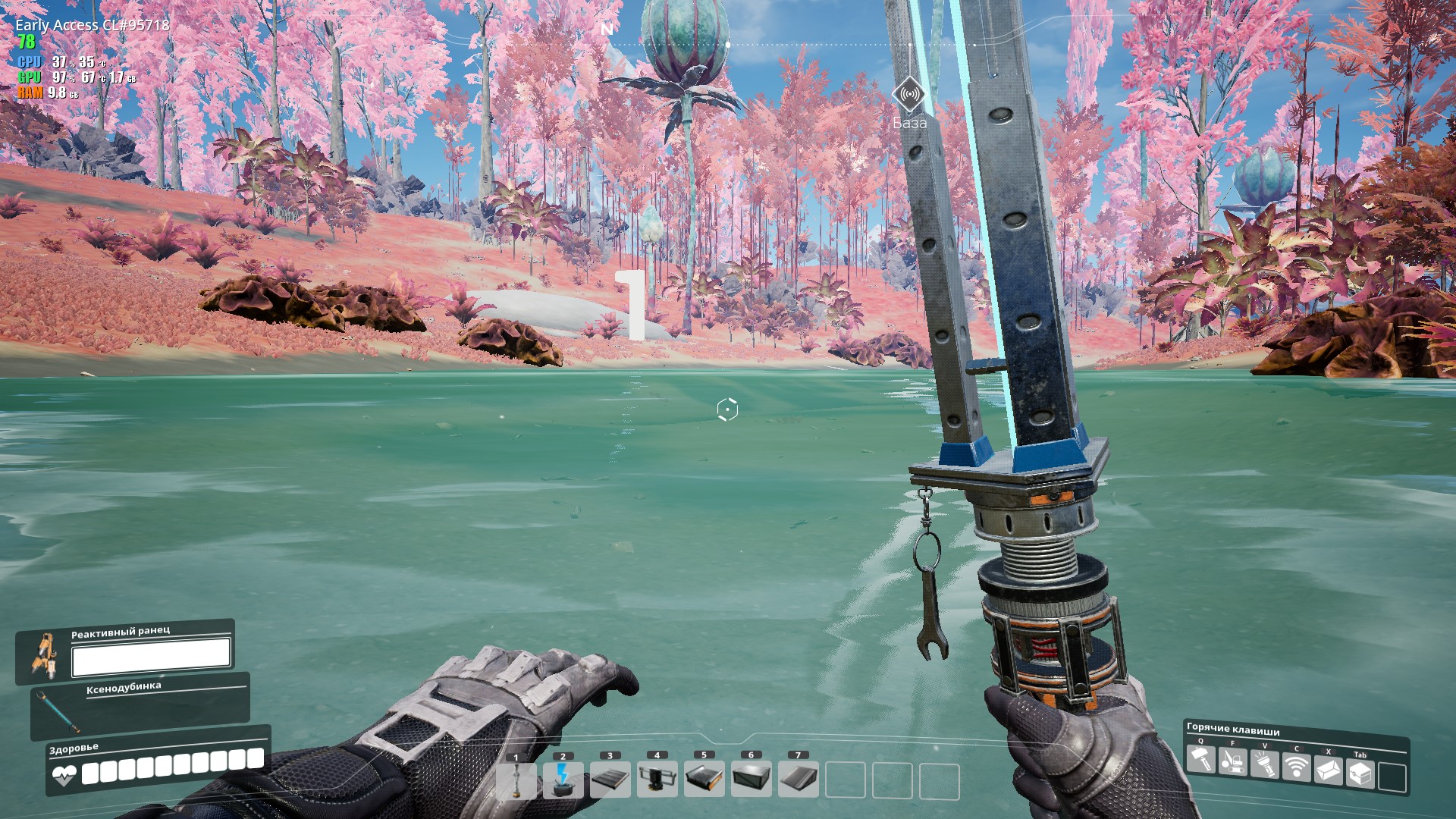Click the База beacon compass marker

(908, 95)
